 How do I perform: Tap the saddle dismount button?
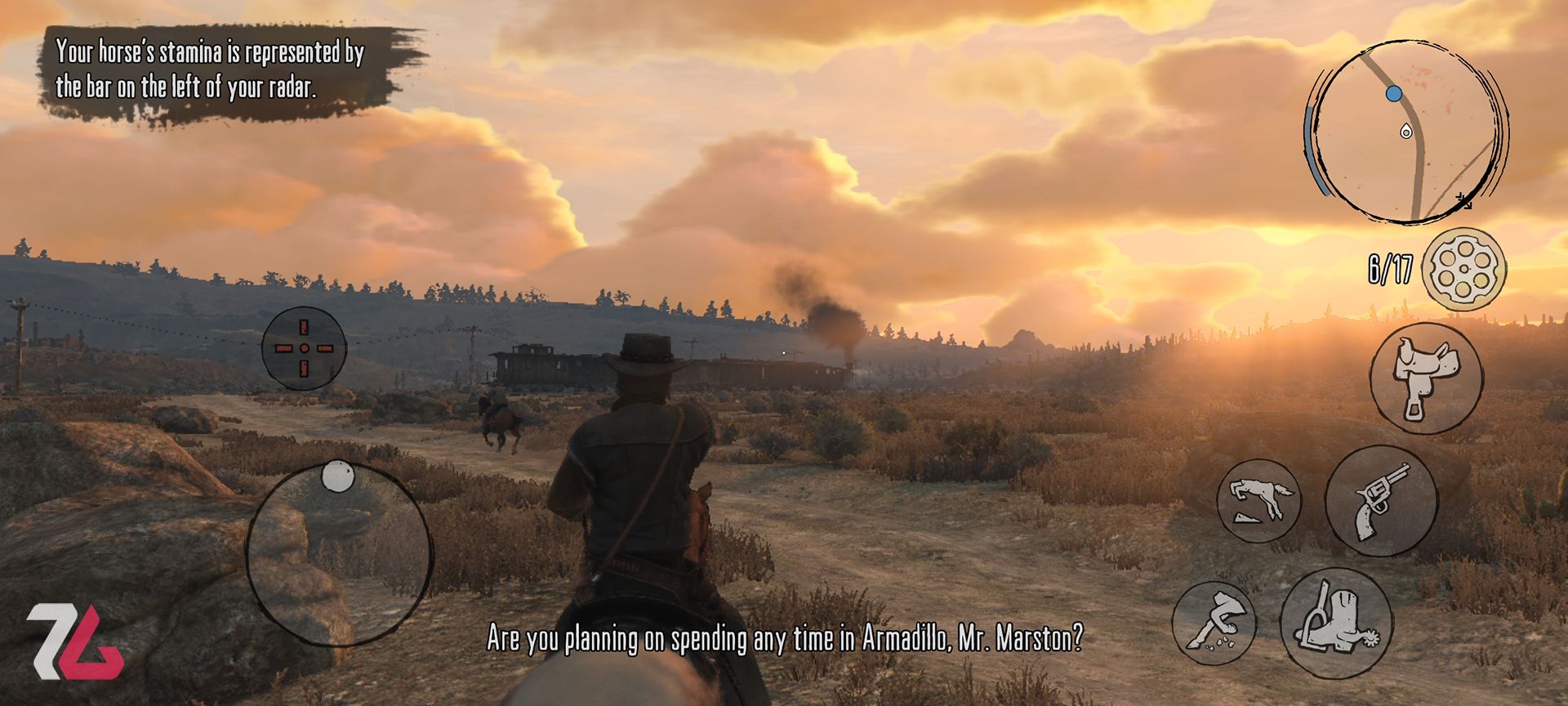tap(1426, 378)
